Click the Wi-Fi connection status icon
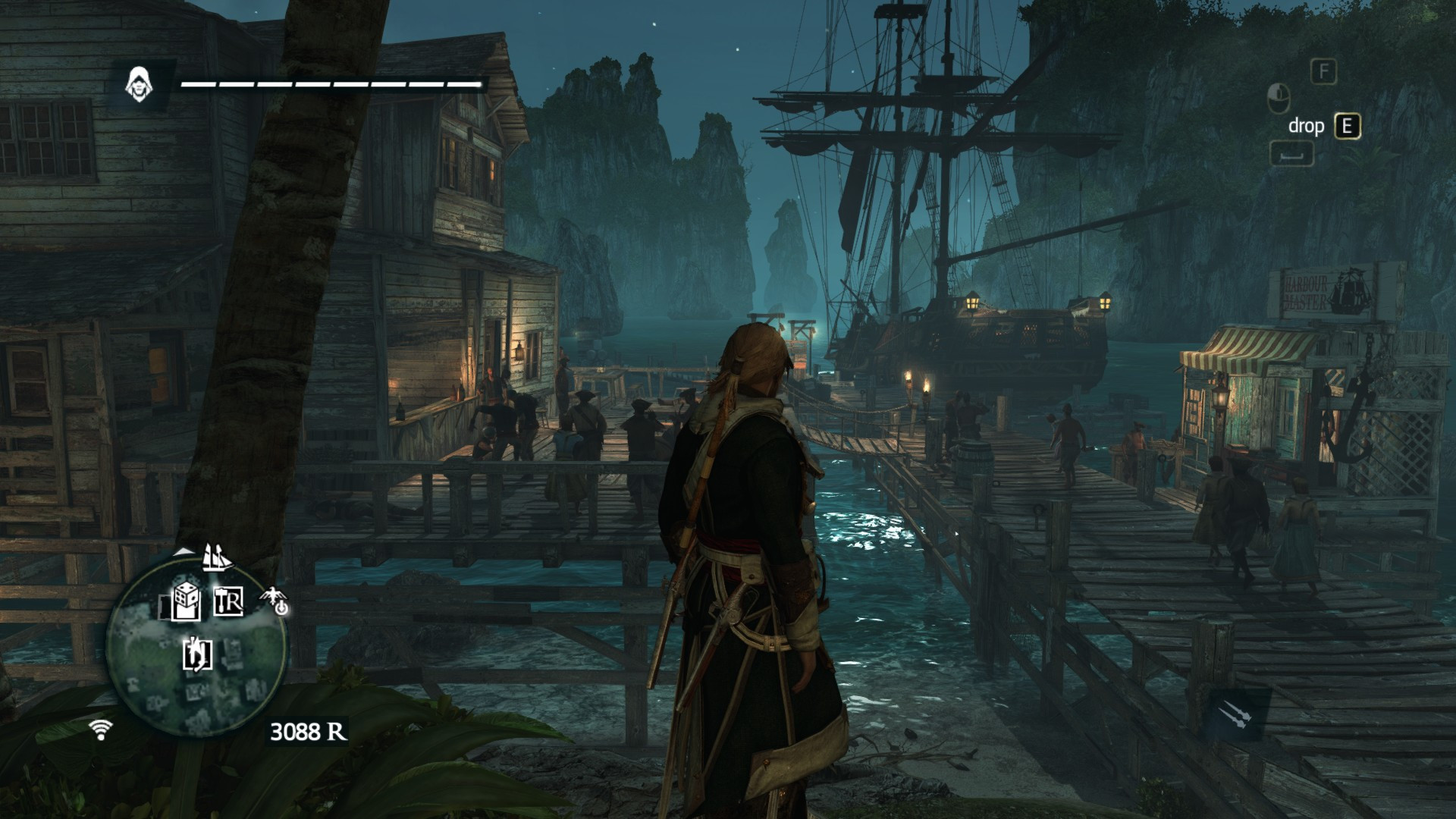1456x819 pixels. click(x=100, y=729)
